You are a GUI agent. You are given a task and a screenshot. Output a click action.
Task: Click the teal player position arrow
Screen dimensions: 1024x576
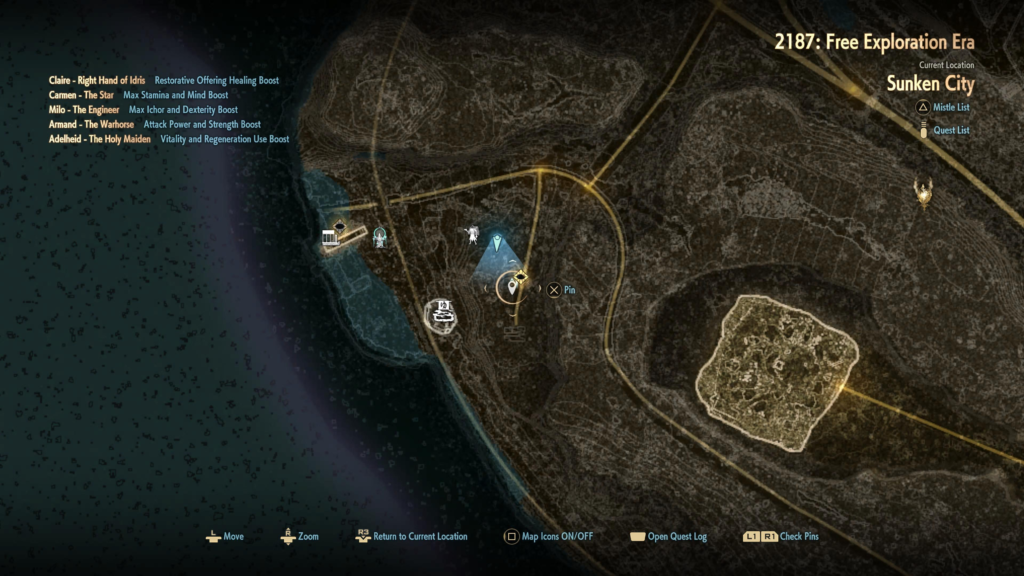pyautogui.click(x=497, y=242)
